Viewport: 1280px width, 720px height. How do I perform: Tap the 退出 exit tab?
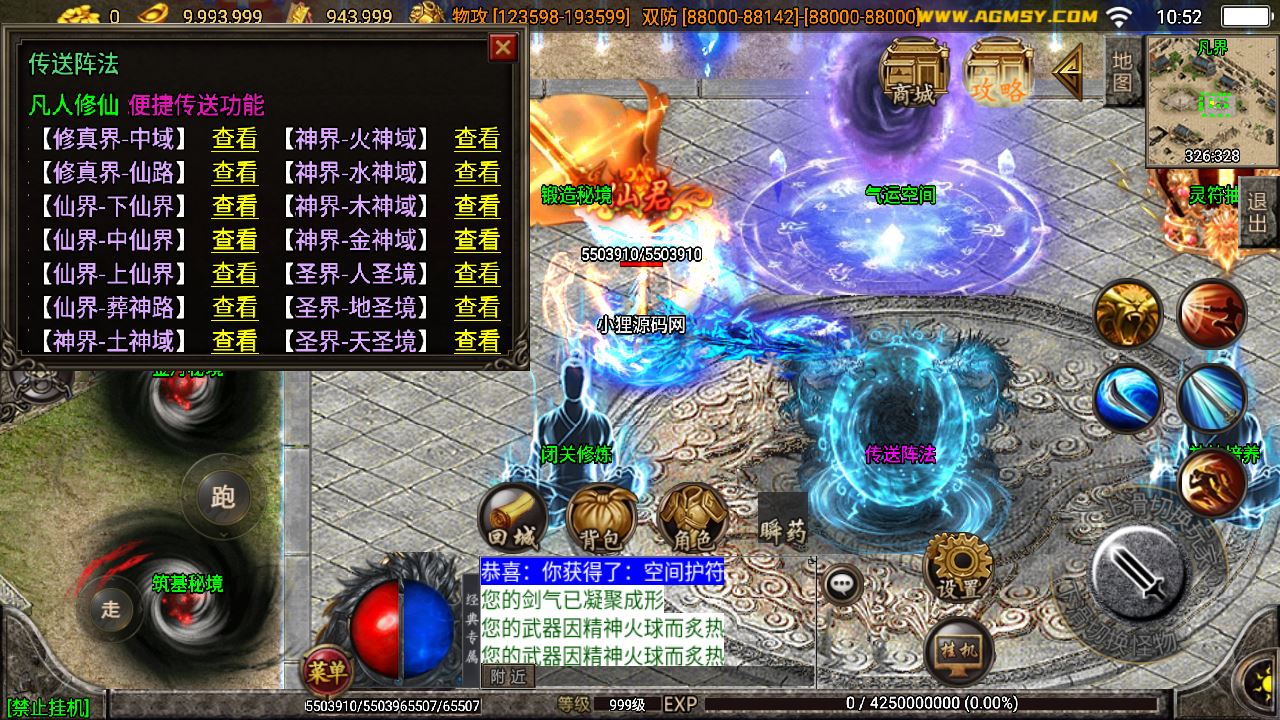1258,212
